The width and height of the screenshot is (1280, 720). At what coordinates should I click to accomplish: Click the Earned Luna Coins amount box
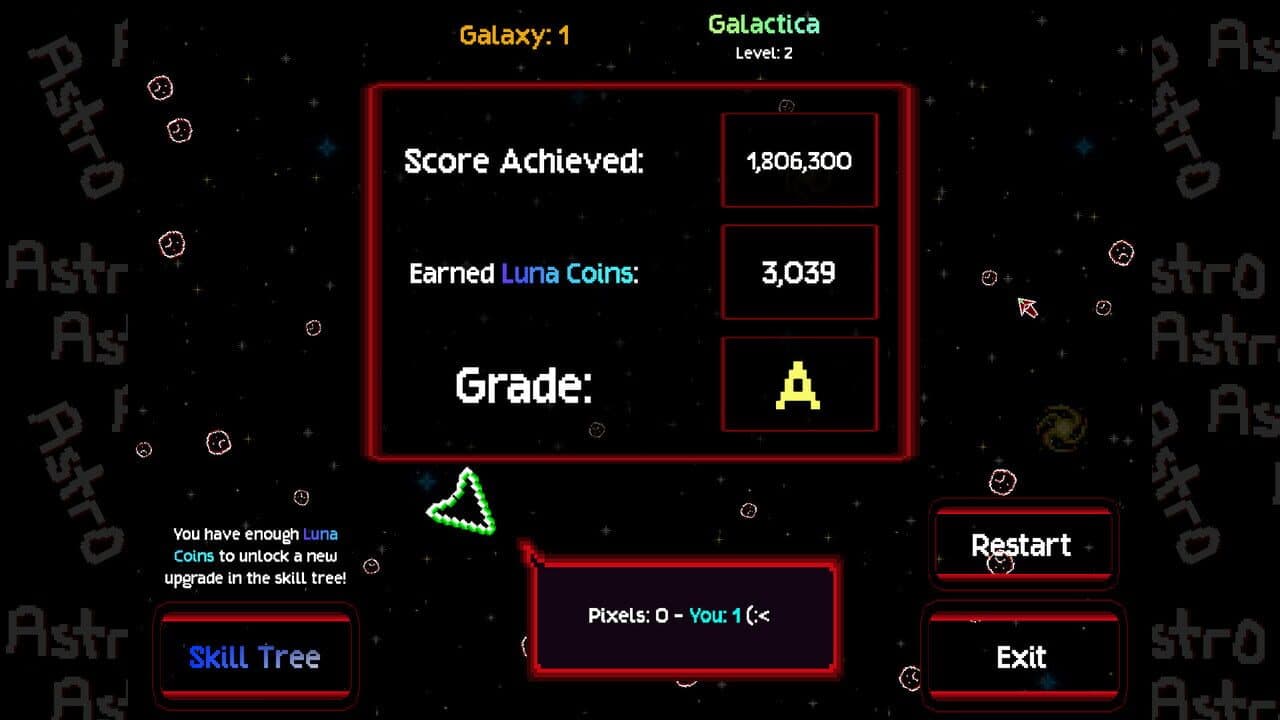tap(799, 272)
